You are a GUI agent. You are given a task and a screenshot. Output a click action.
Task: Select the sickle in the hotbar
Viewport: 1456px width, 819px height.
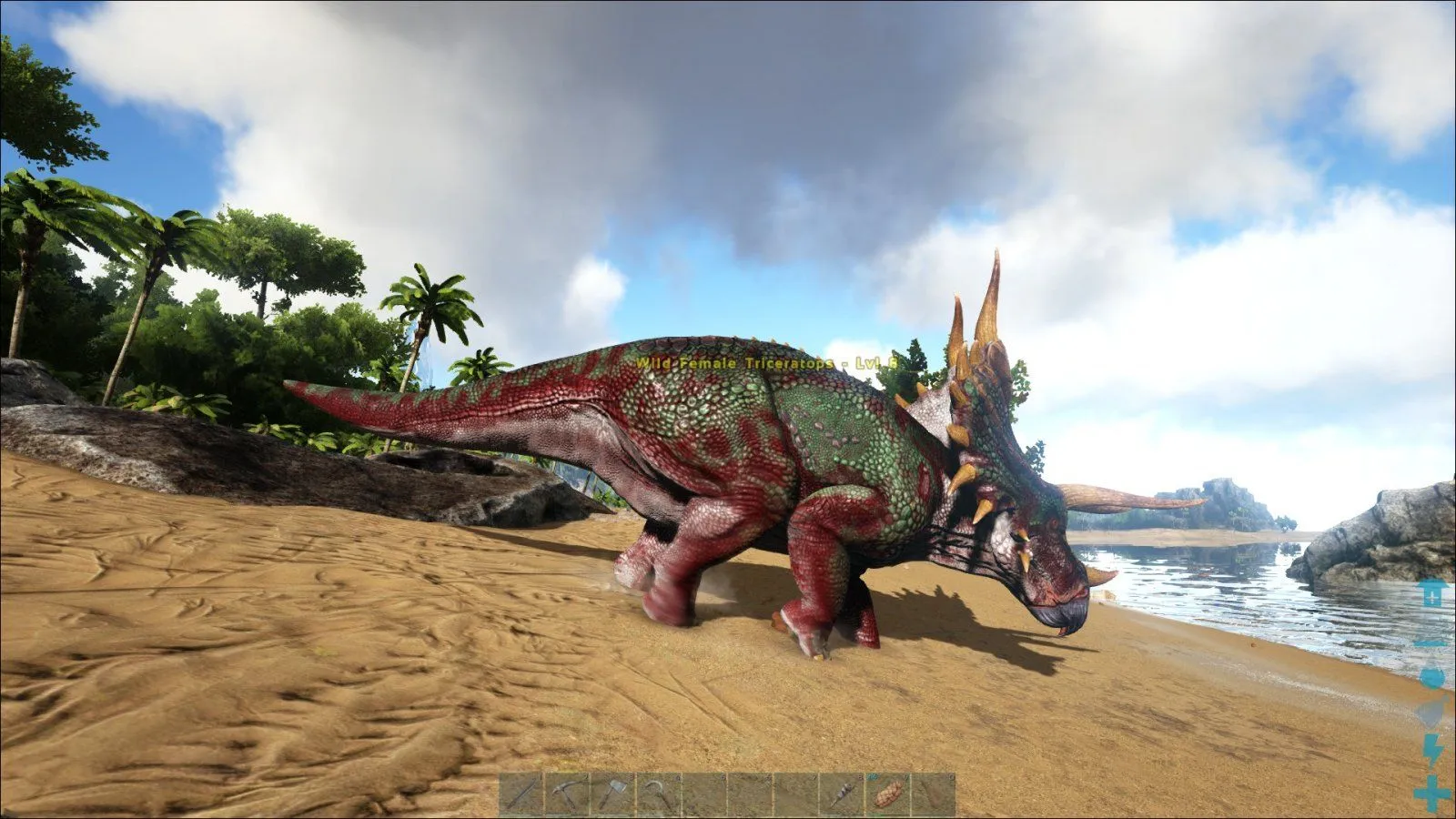coord(658,794)
